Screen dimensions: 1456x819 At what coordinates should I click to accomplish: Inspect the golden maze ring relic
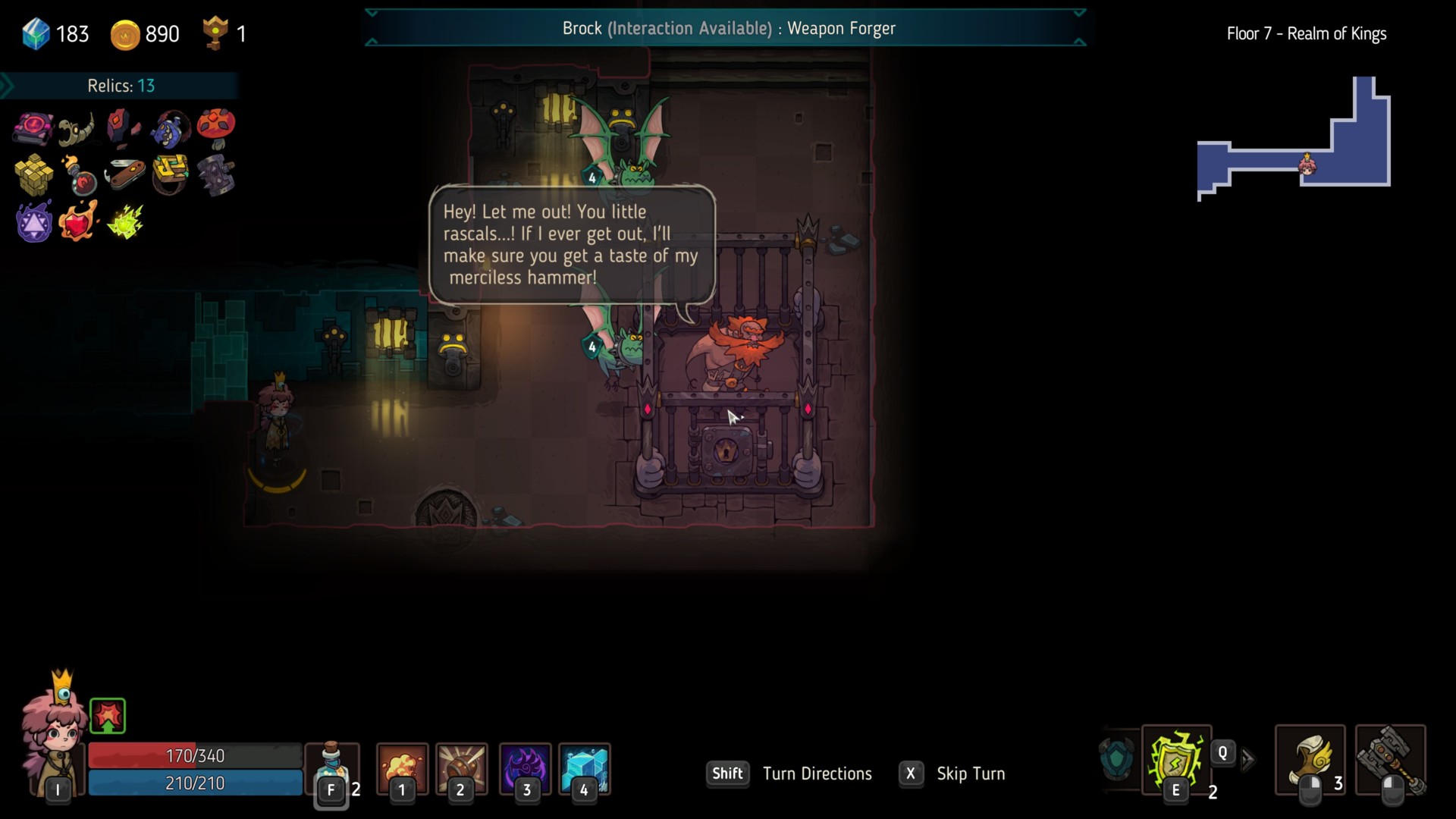[170, 174]
